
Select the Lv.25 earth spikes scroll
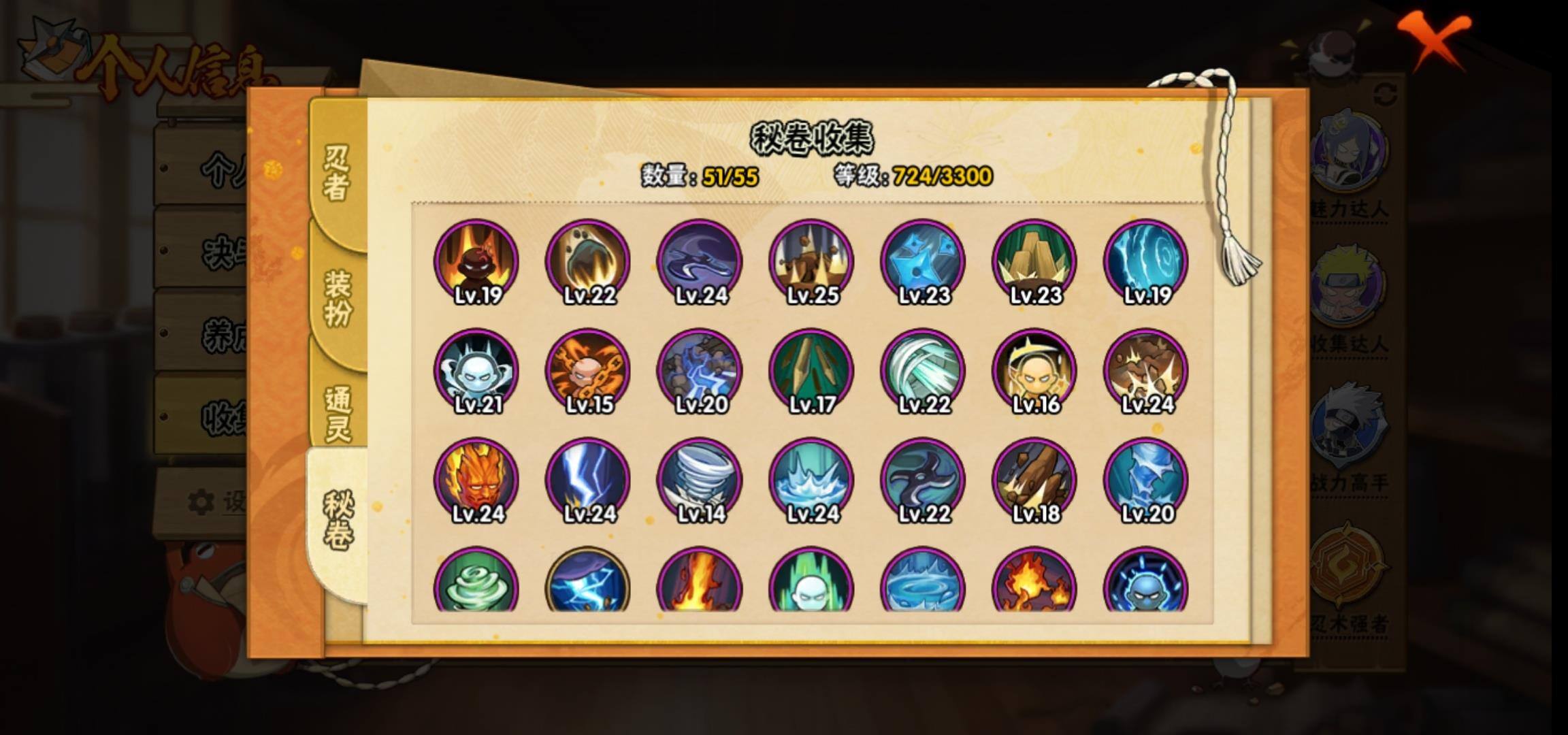click(x=811, y=261)
